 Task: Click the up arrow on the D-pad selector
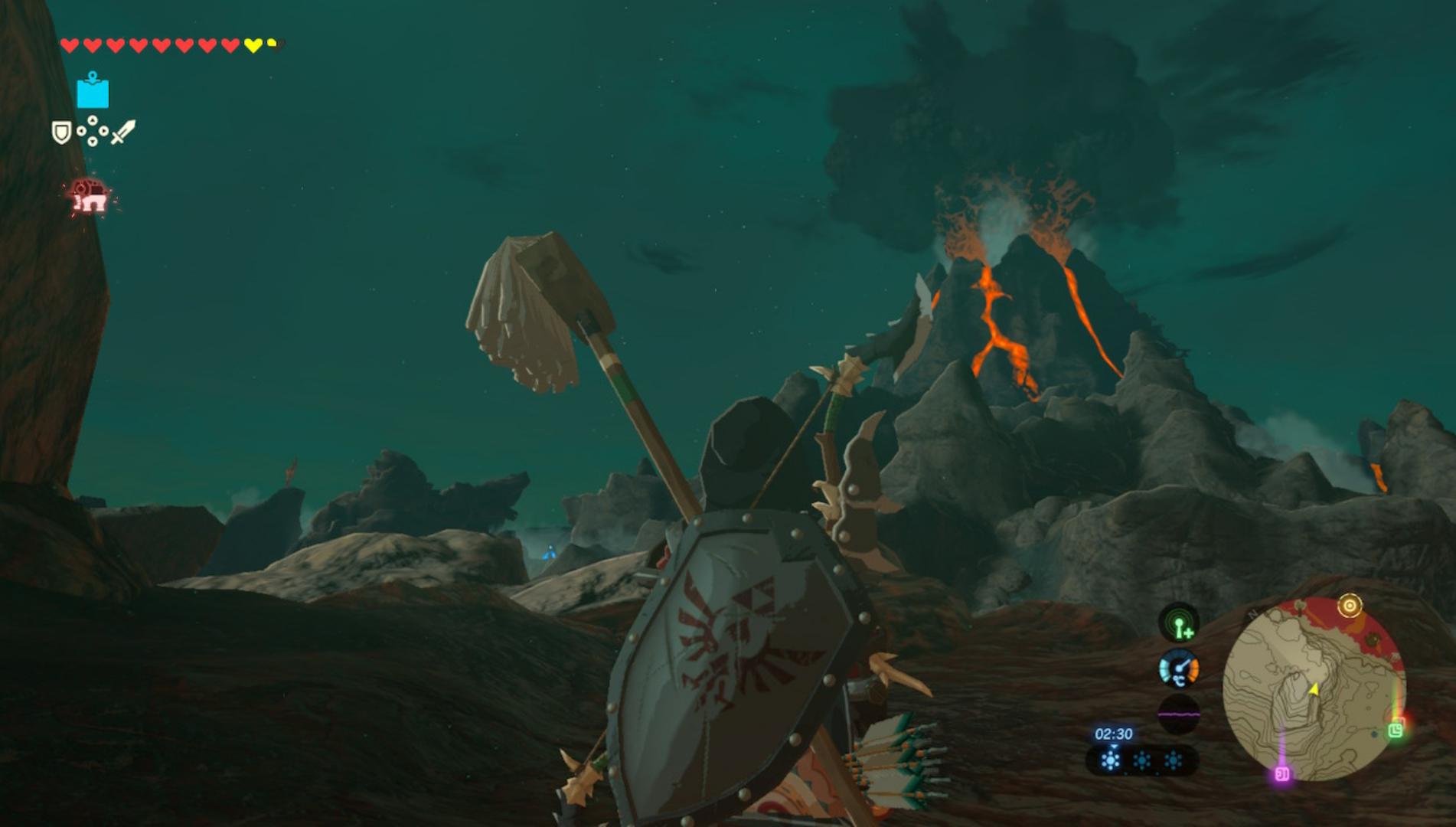(93, 120)
